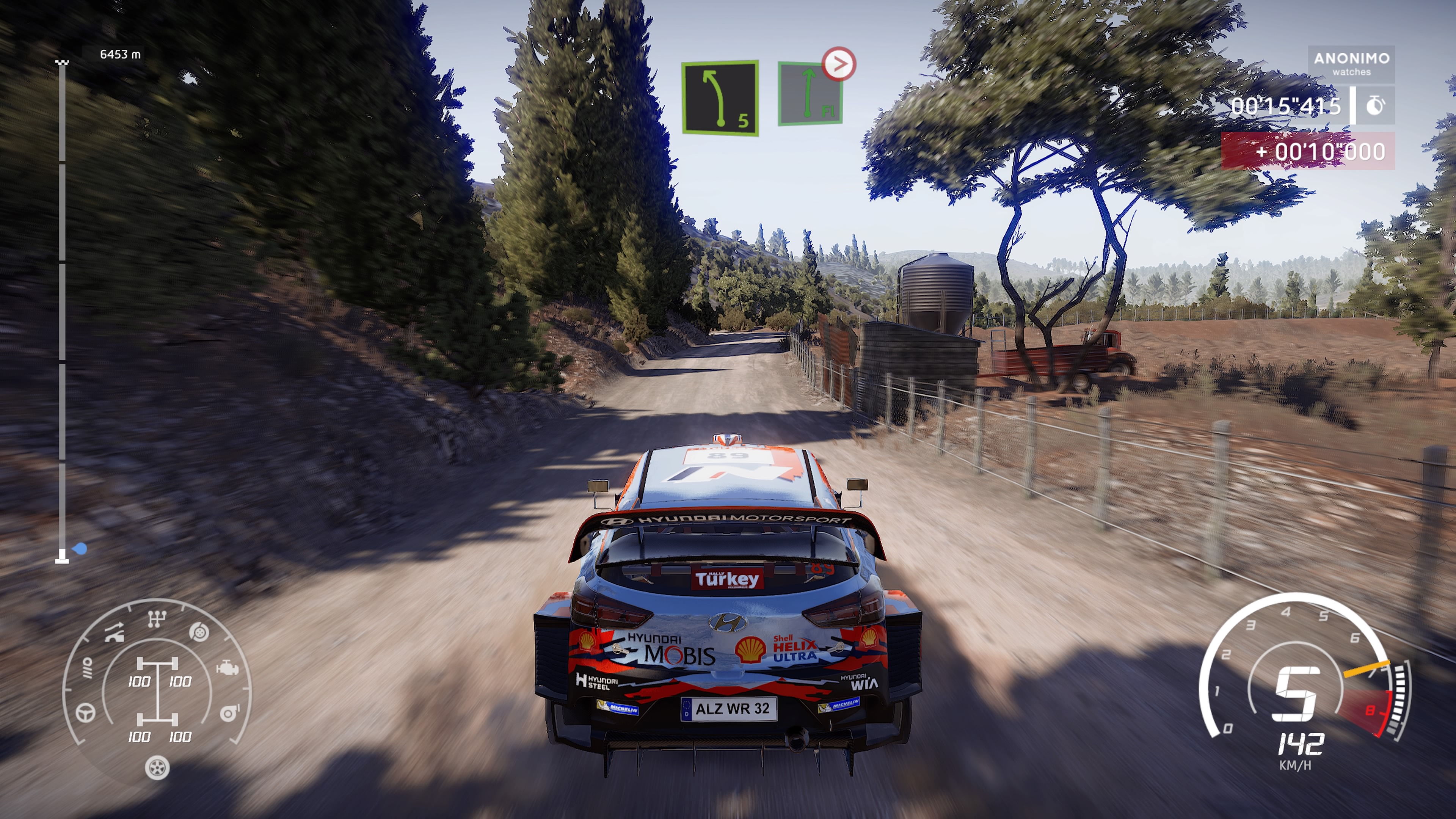Viewport: 1456px width, 819px height.
Task: Click the left 5 pace note icon
Action: click(x=720, y=98)
